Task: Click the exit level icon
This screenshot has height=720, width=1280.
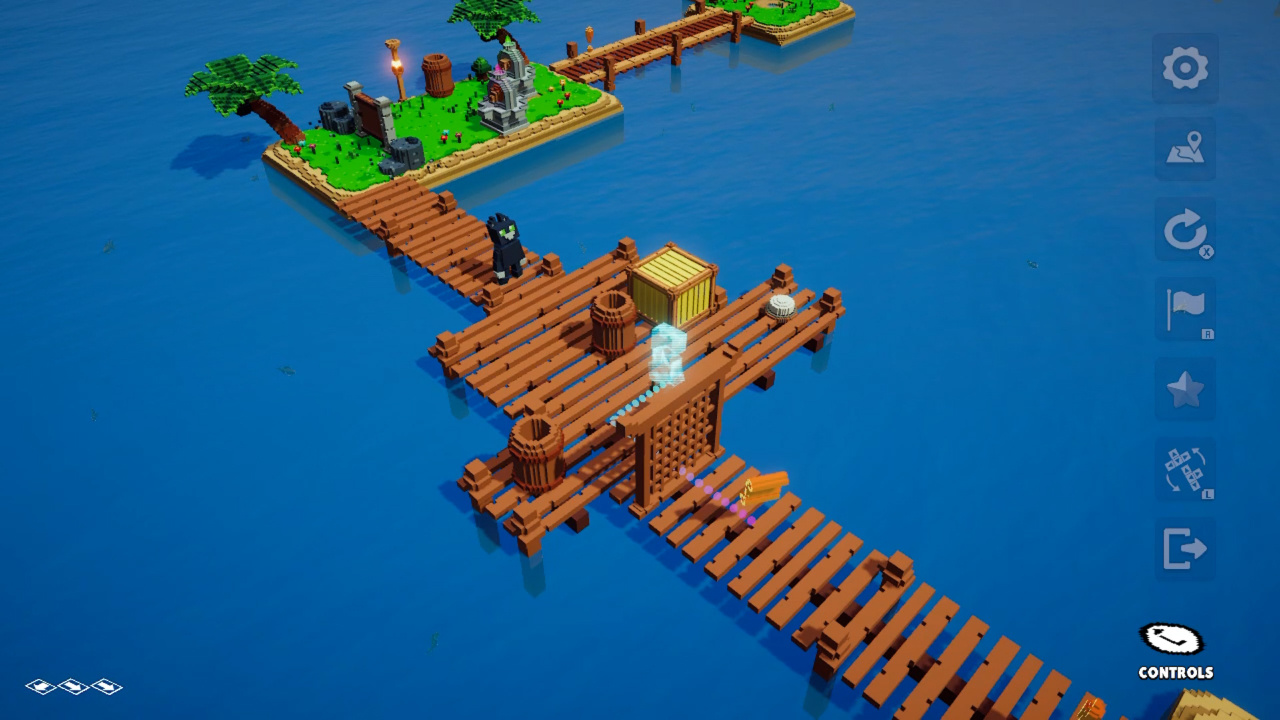Action: (1185, 548)
